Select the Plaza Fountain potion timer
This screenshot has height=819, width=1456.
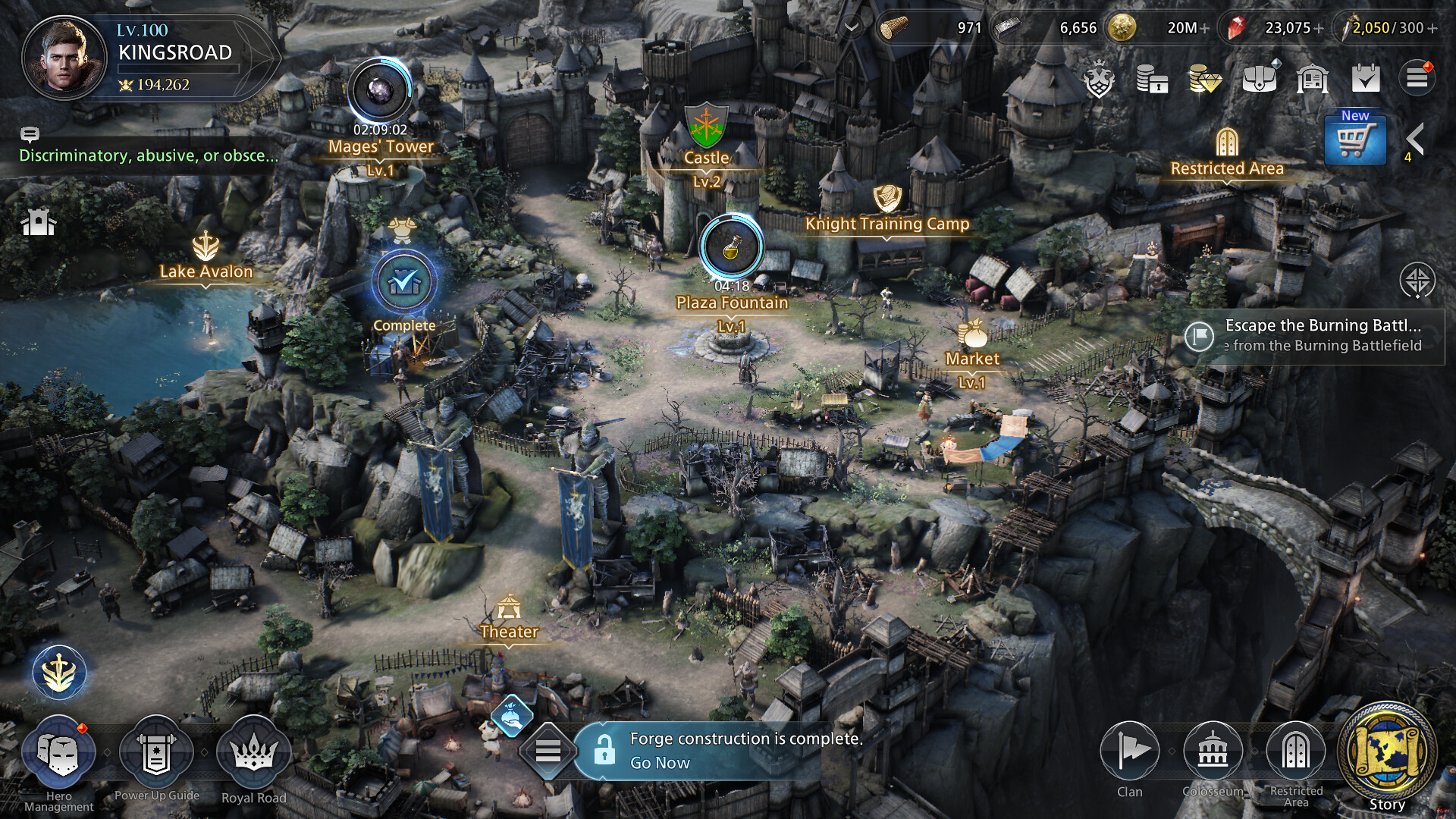pos(731,247)
